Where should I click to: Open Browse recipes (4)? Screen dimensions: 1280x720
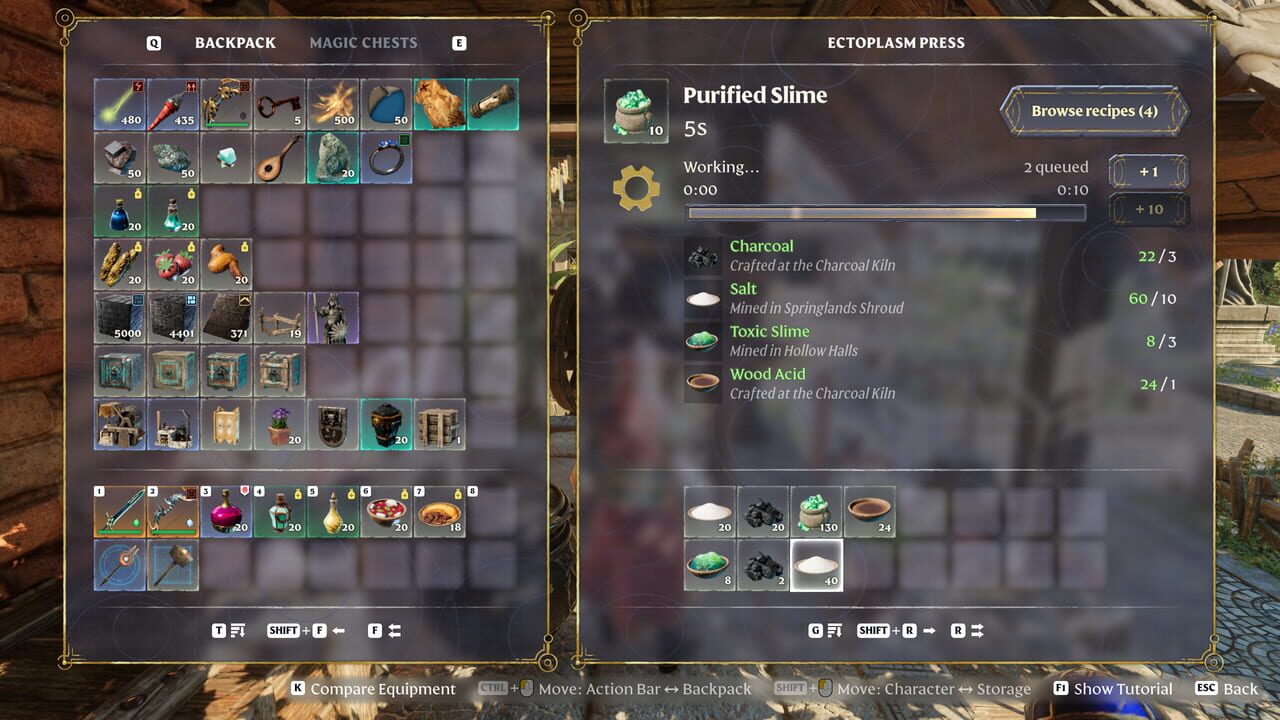[1094, 111]
